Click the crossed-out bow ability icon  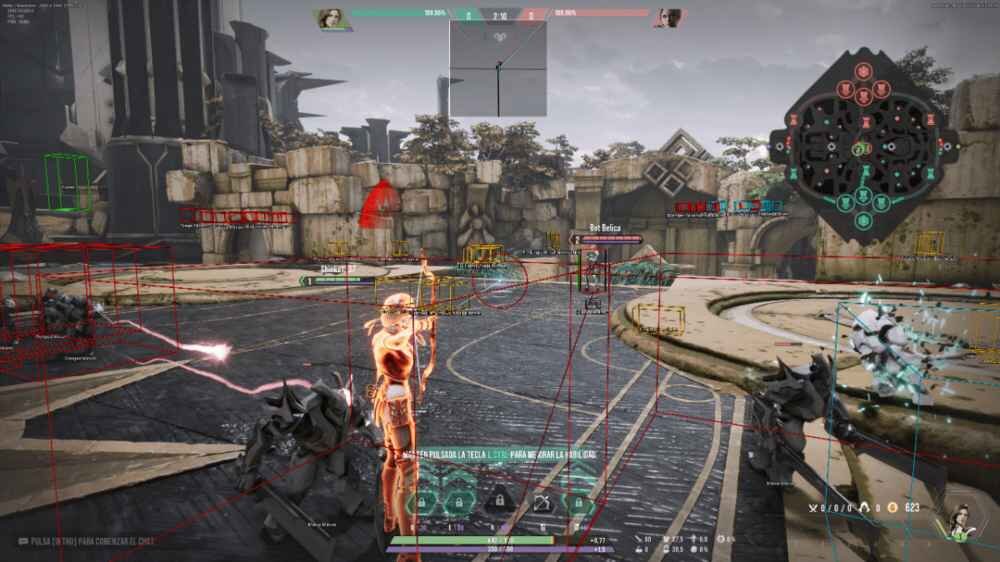(541, 503)
